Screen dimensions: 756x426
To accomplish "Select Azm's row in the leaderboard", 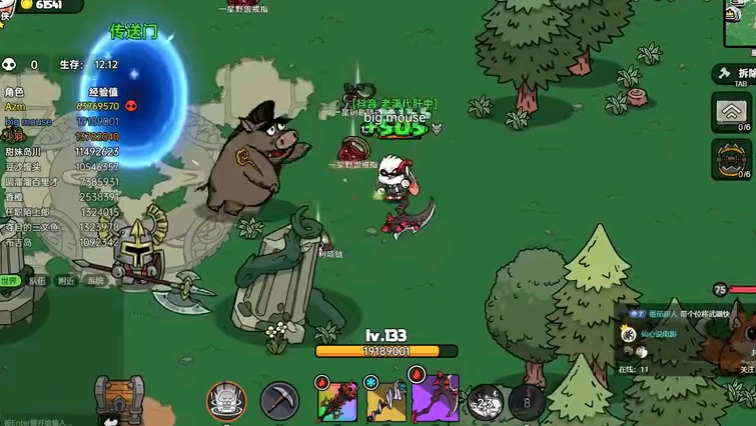I will pyautogui.click(x=60, y=105).
